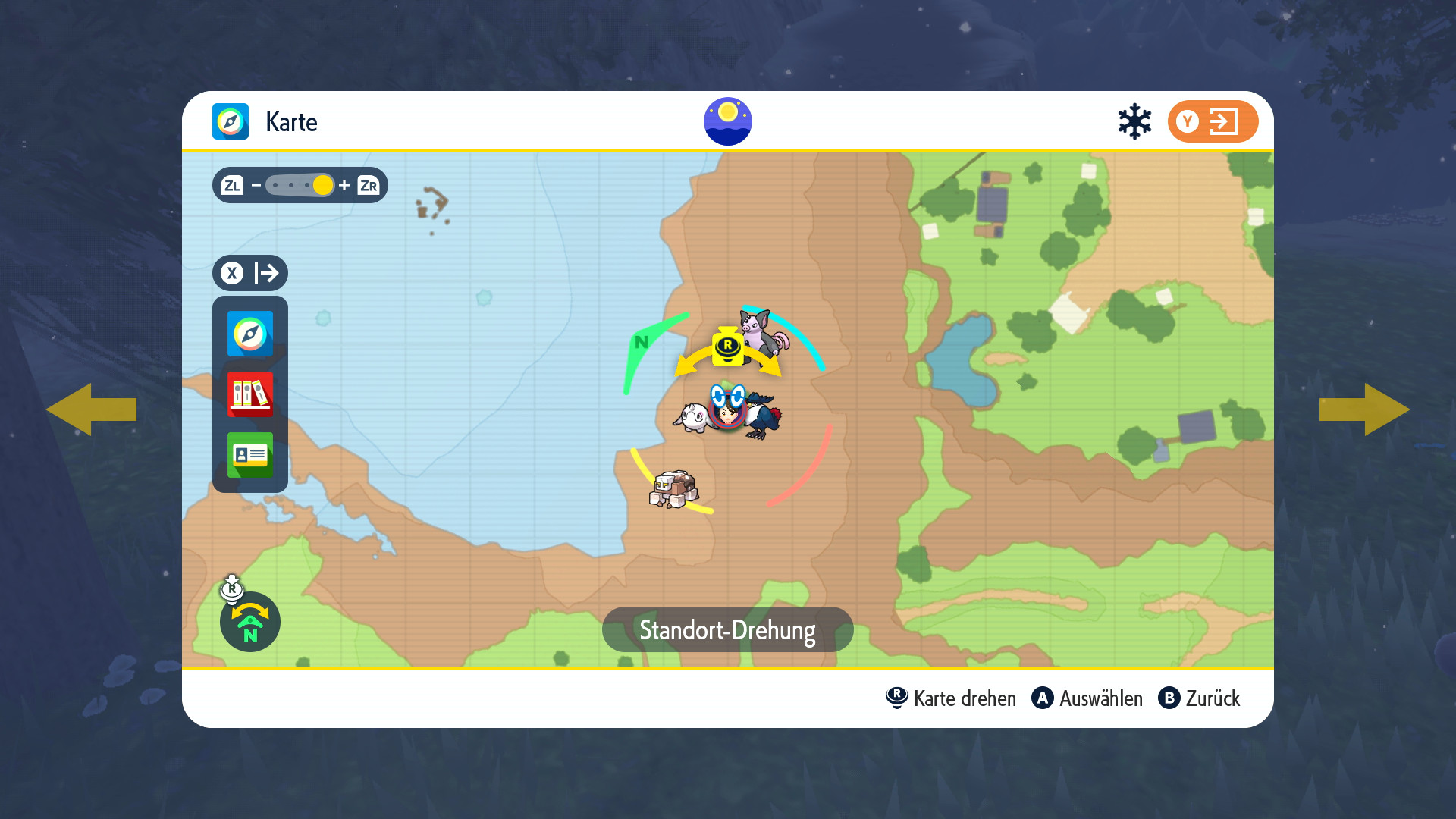The image size is (1456, 819).
Task: Collapse the side app panel arrow button
Action: point(250,273)
